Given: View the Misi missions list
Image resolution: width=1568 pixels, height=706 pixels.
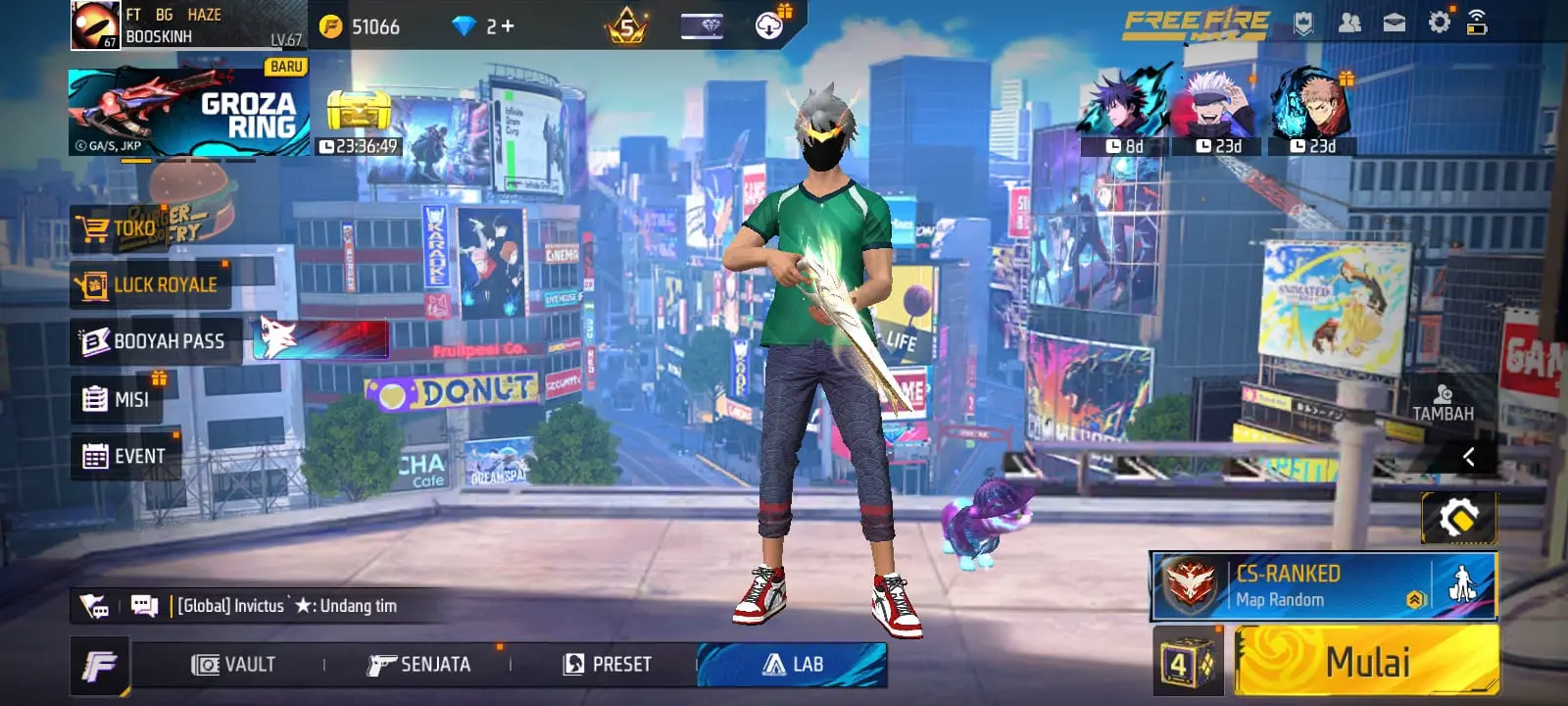Looking at the screenshot, I should click(x=118, y=399).
